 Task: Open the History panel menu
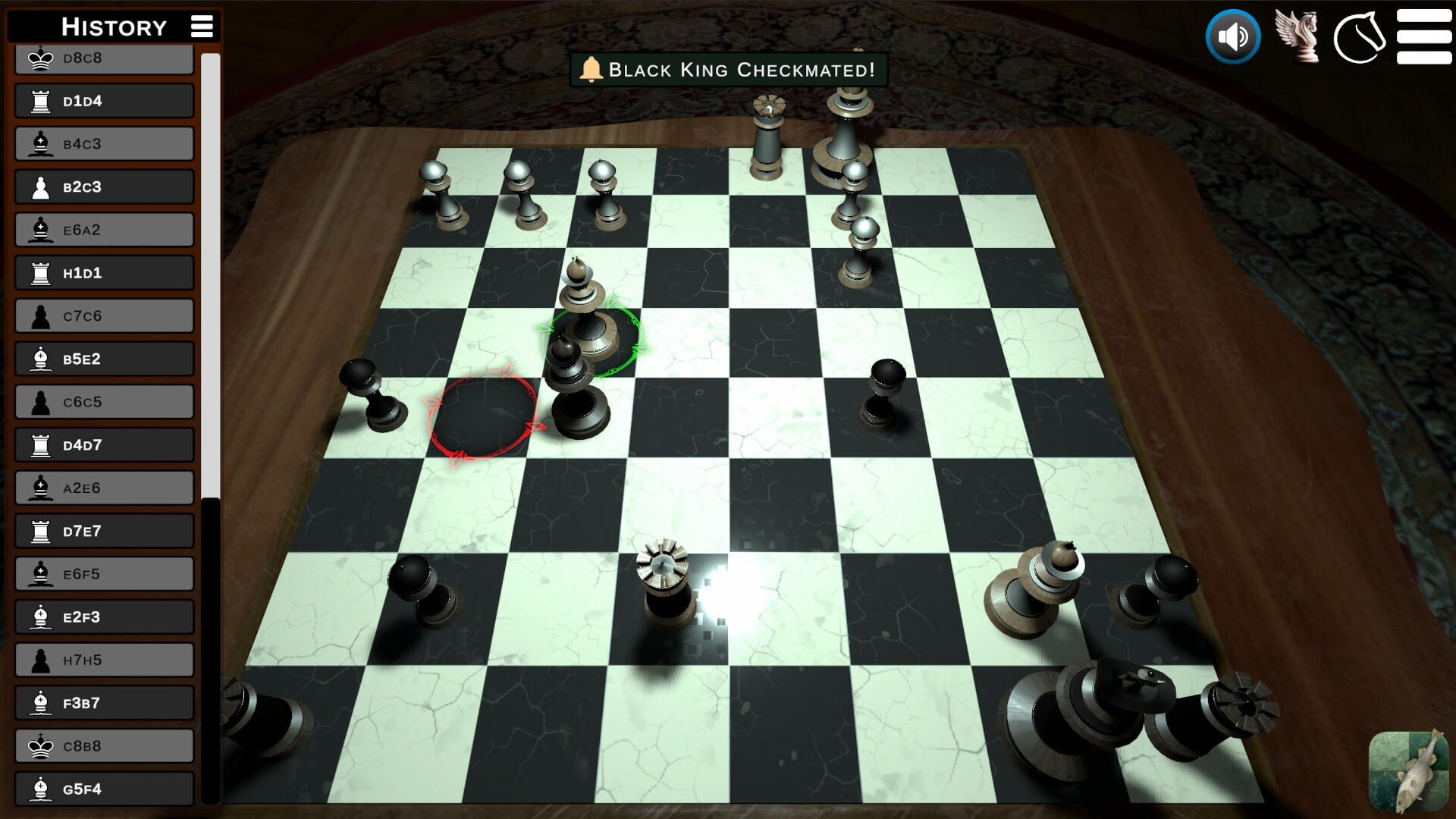[x=201, y=26]
